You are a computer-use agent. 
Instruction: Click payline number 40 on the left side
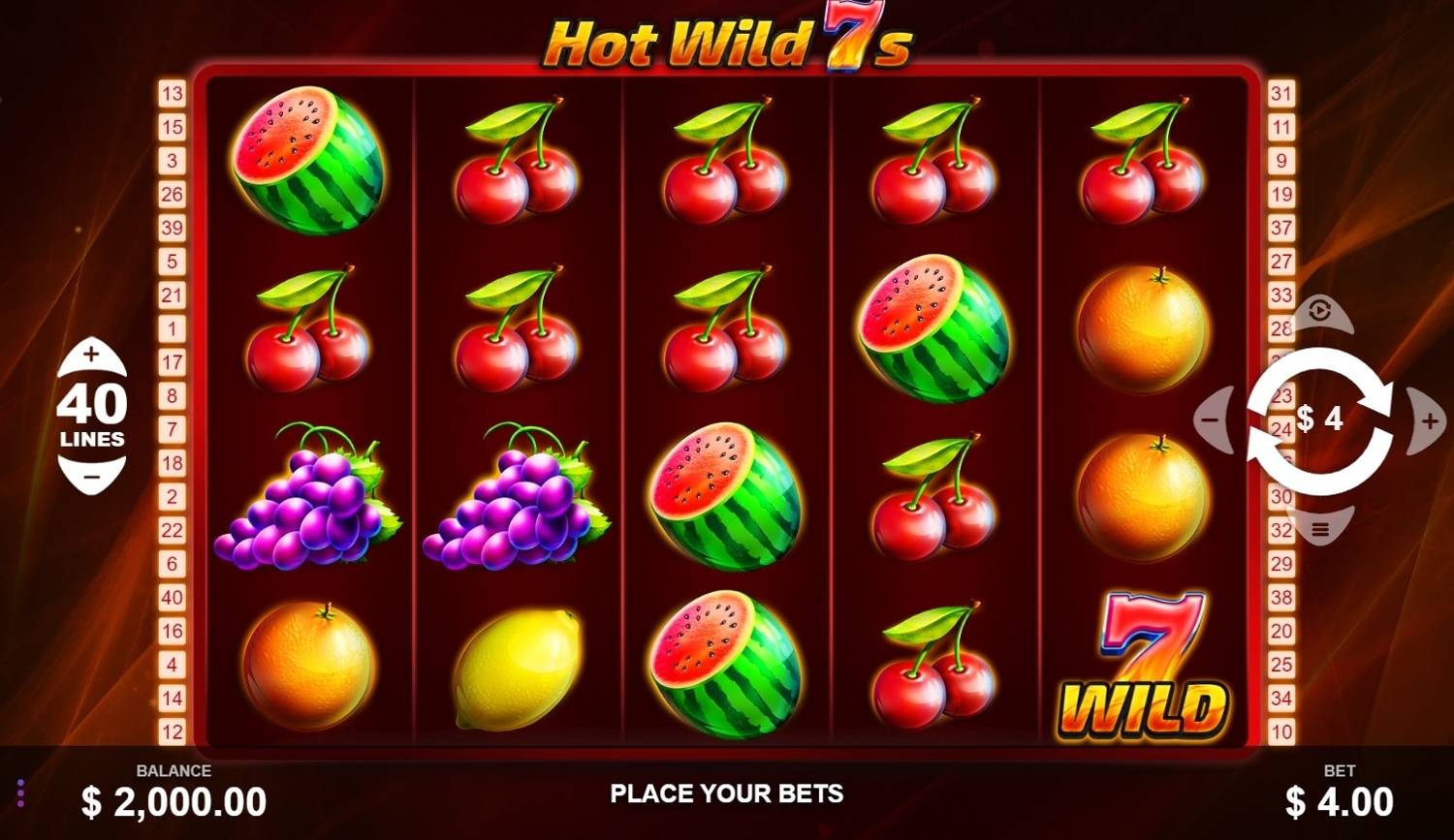click(173, 598)
